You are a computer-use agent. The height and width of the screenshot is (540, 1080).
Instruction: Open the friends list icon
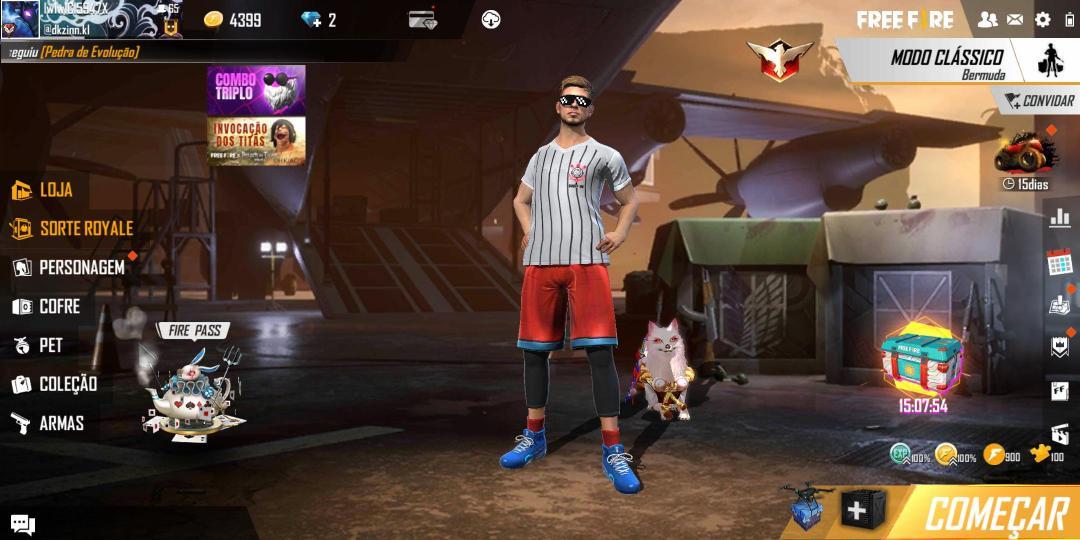point(987,19)
